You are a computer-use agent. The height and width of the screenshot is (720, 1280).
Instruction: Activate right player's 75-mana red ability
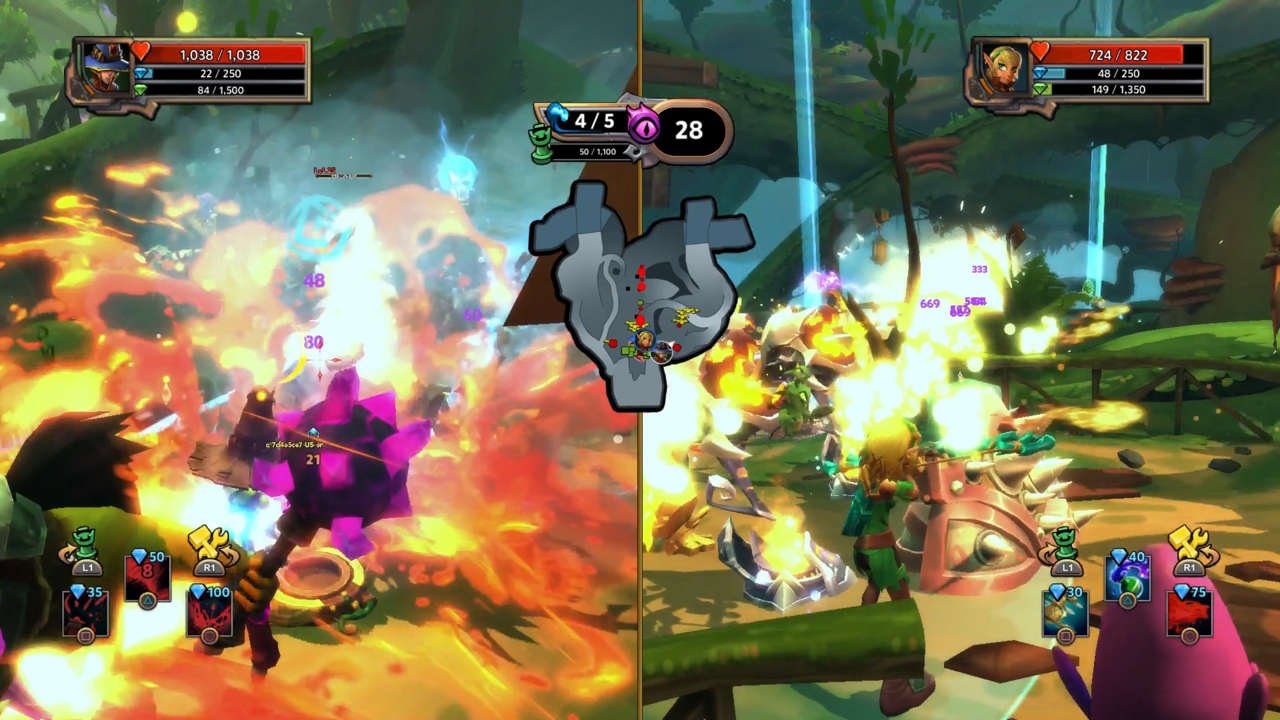click(x=1189, y=614)
